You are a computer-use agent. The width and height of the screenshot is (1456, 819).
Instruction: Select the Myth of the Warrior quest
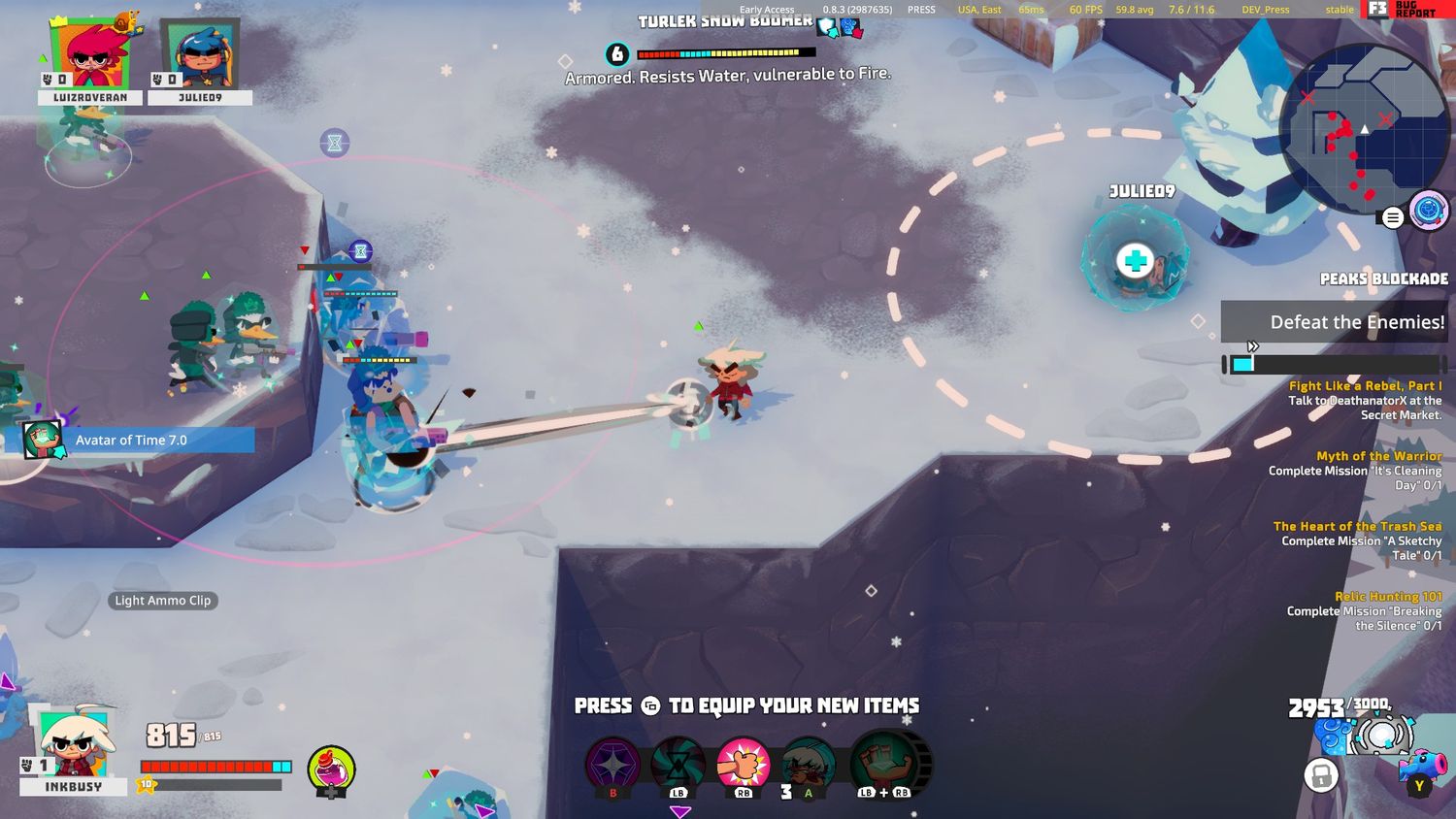pyautogui.click(x=1364, y=470)
